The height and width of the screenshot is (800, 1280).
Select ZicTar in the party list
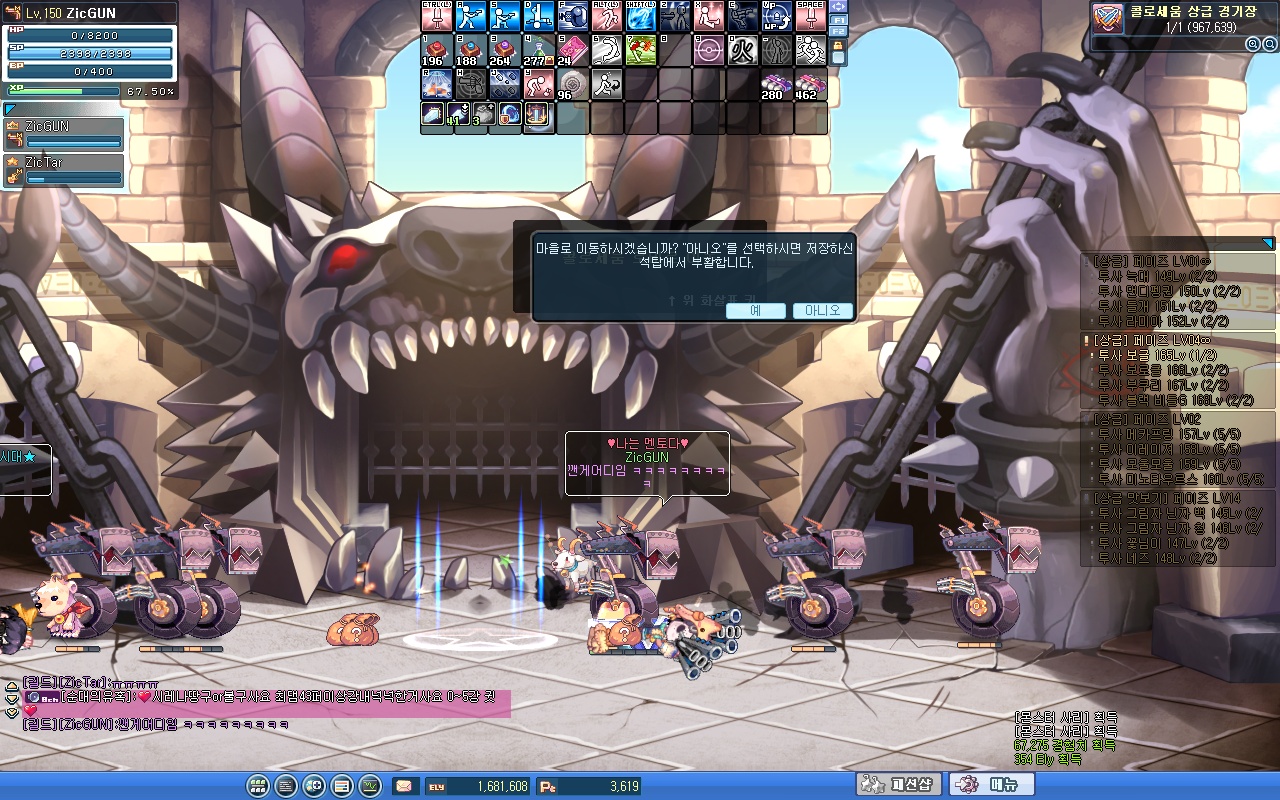[63, 169]
